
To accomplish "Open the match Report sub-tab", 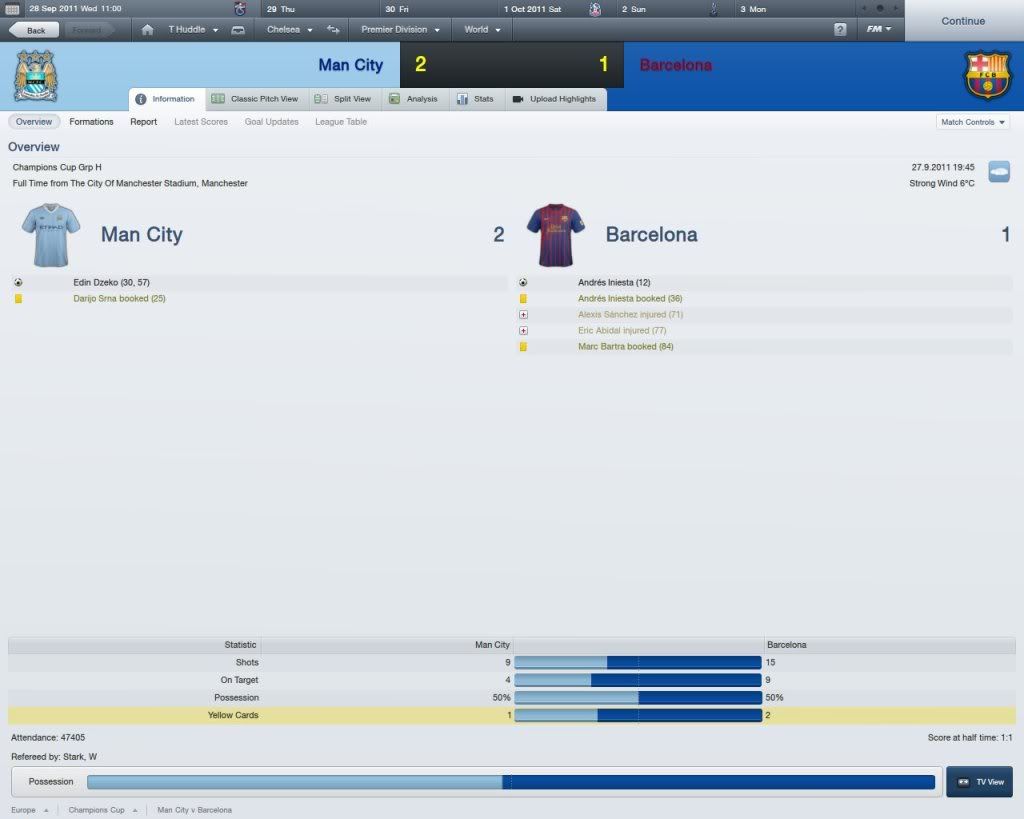I will coord(143,122).
